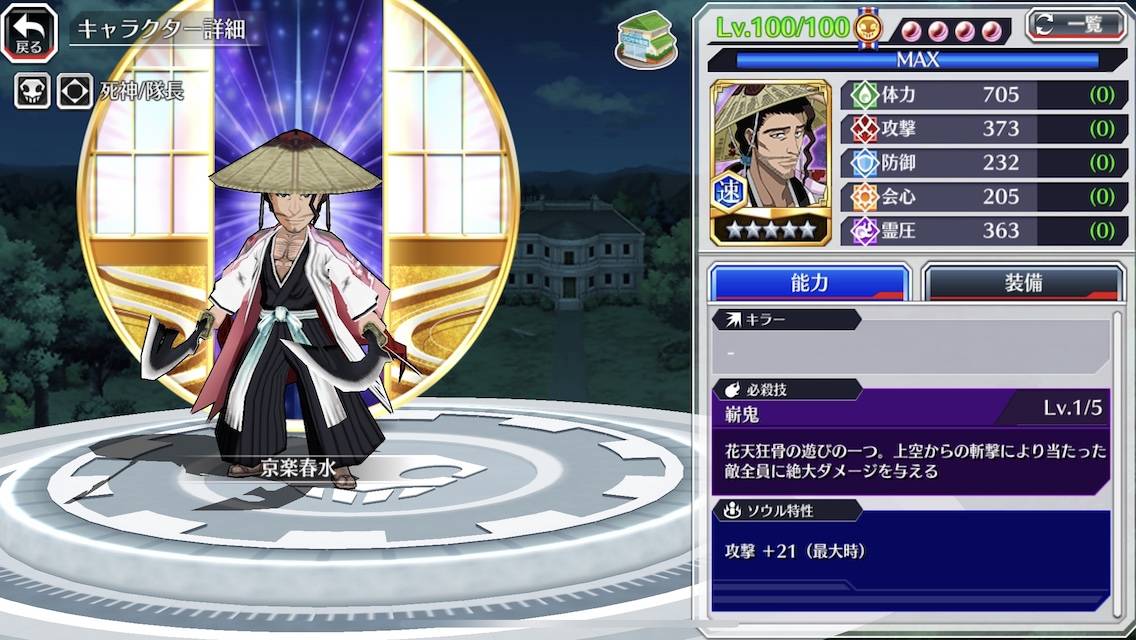
Task: Click the building icon above the stats panel
Action: pyautogui.click(x=645, y=41)
